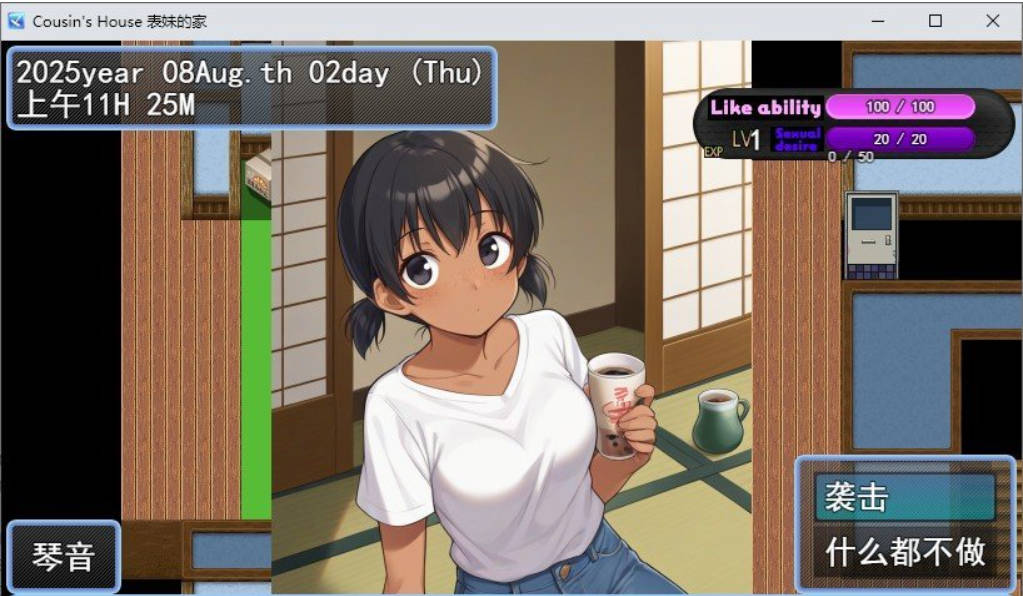
Task: Select the 什么都不做 choice
Action: (905, 551)
